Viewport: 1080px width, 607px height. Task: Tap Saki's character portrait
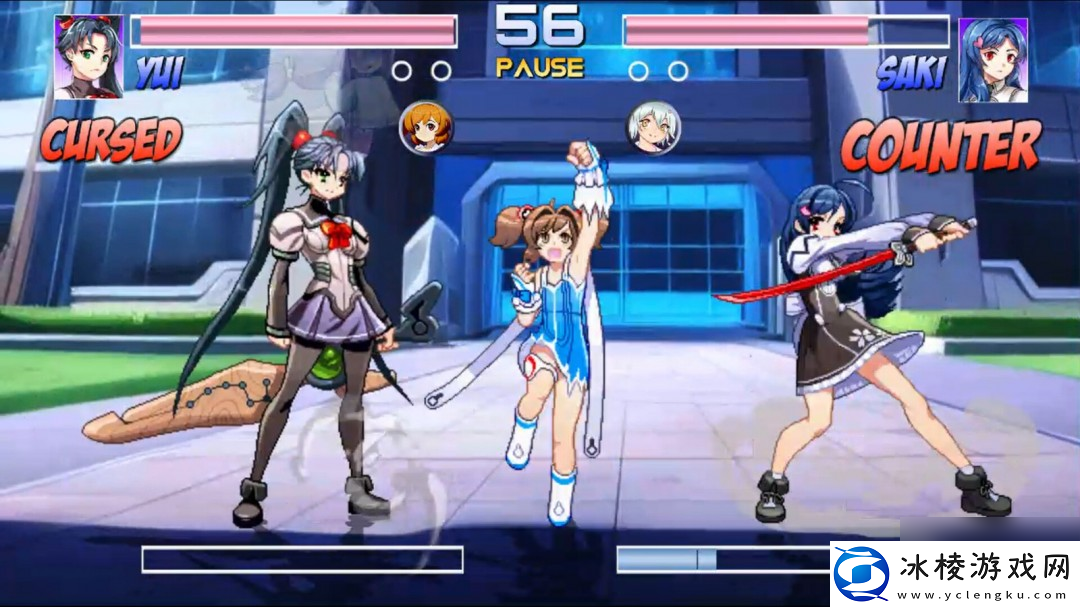(x=991, y=60)
